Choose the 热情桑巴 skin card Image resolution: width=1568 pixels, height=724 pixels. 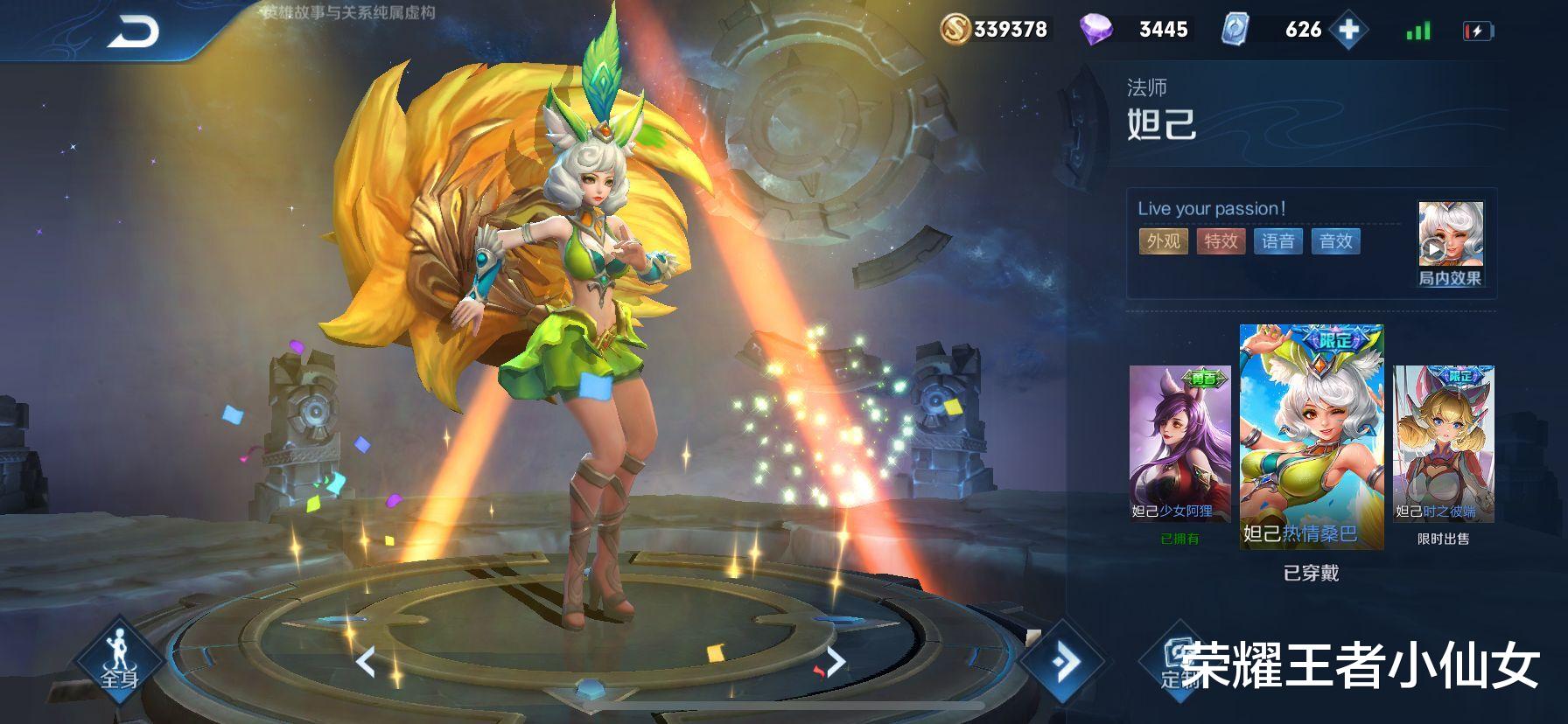click(x=1311, y=436)
